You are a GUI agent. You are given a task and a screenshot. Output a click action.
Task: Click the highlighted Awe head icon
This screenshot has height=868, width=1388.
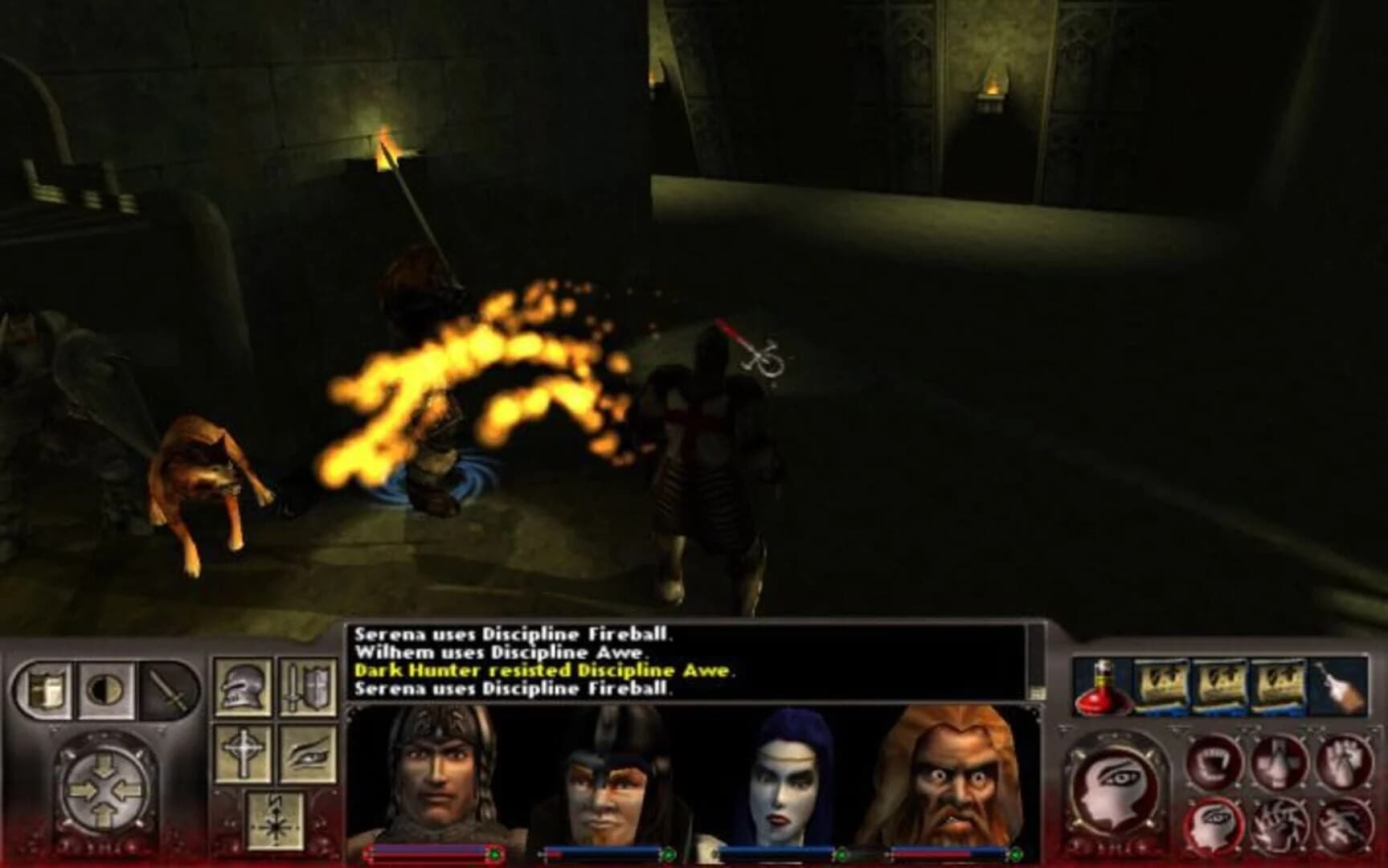point(1216,828)
